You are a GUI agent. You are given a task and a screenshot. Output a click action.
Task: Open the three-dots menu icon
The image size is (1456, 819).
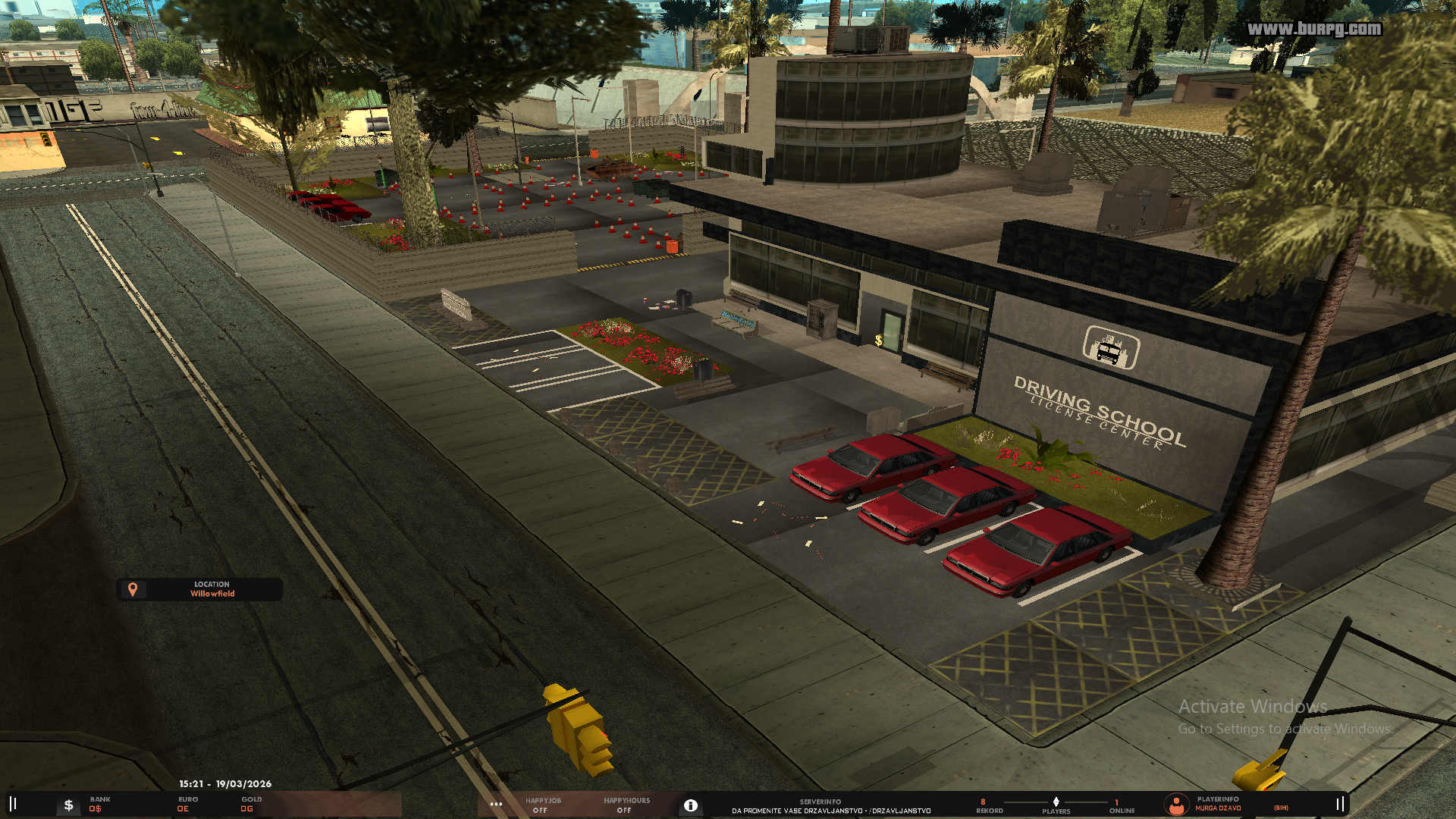(496, 805)
